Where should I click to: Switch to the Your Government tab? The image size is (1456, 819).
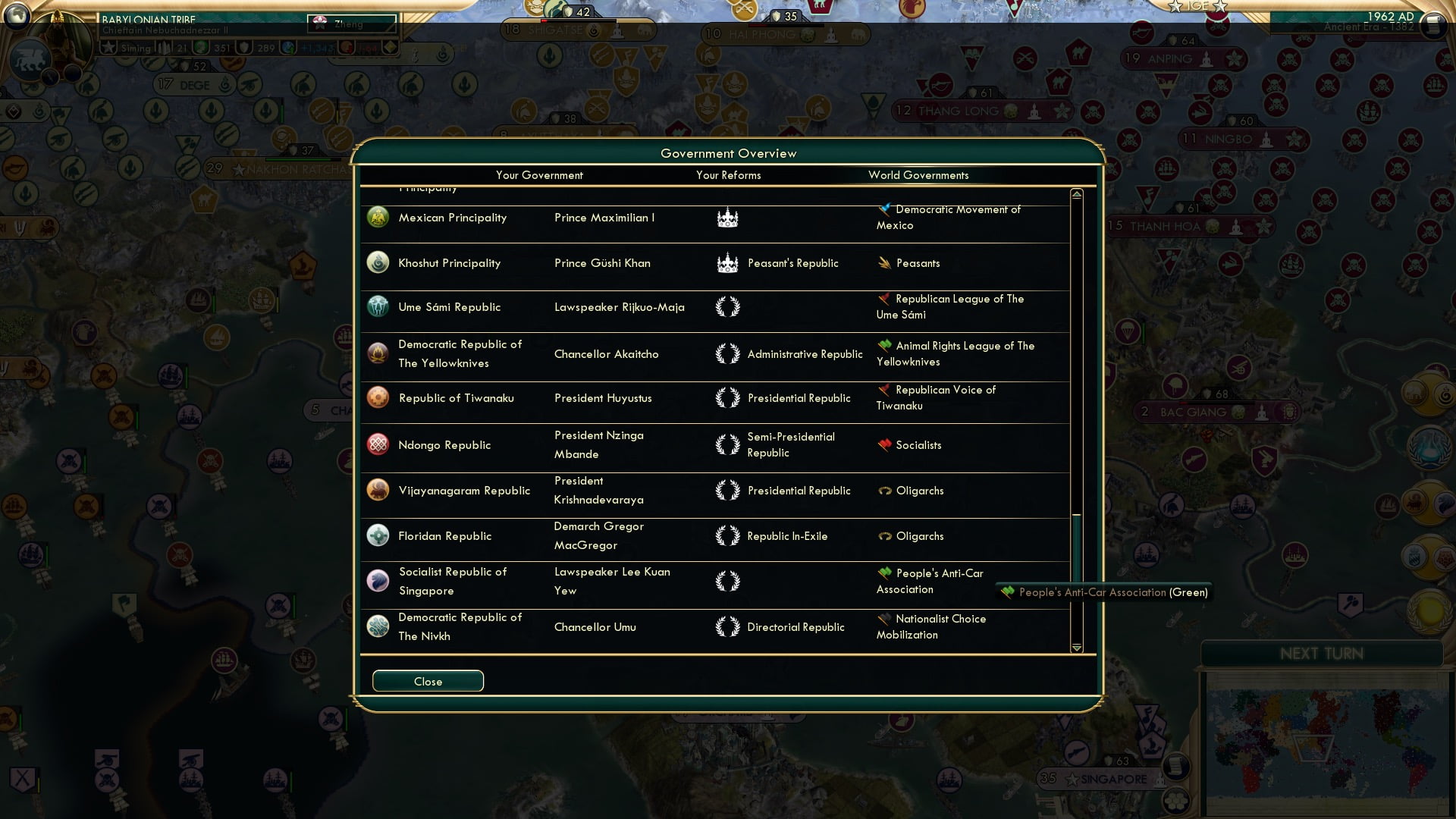point(539,175)
